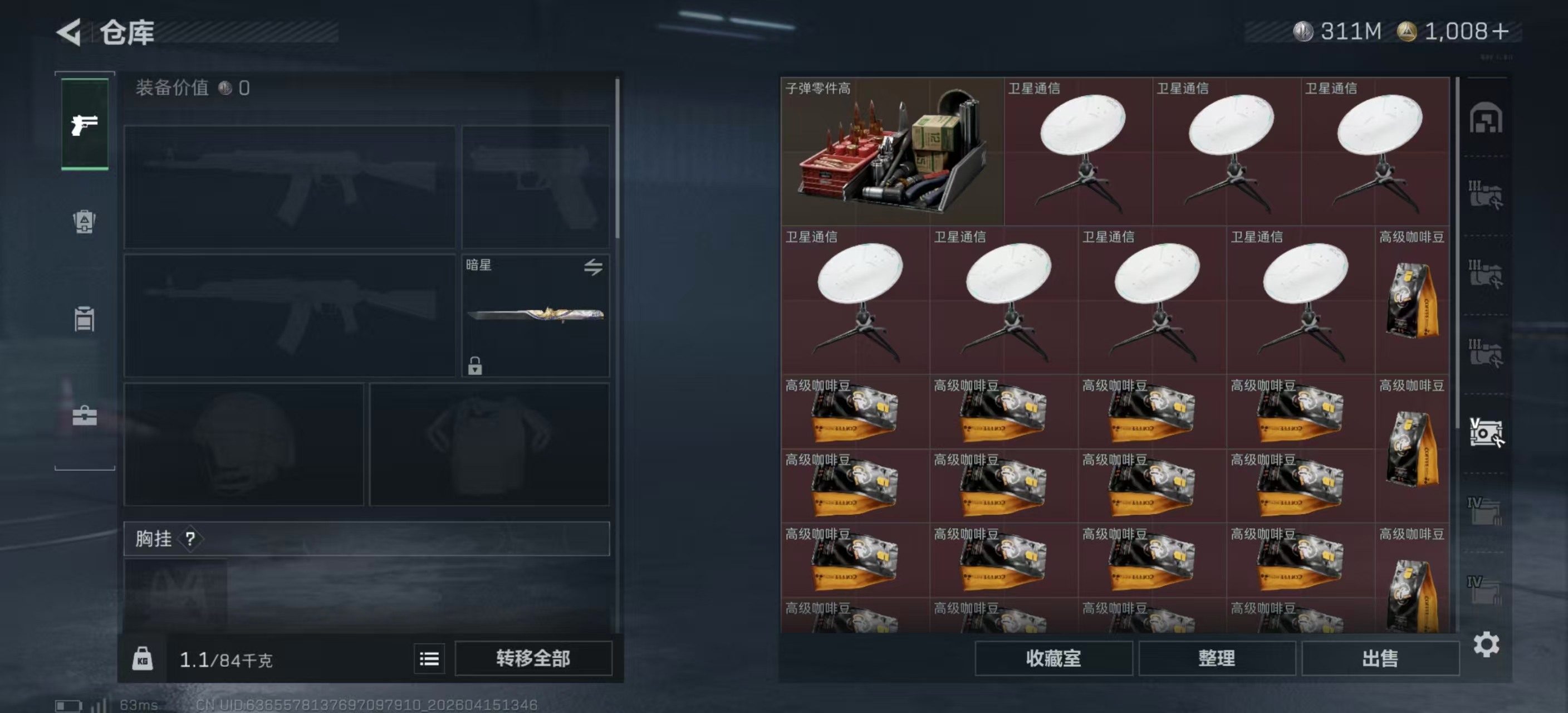
Task: Click the 整理 sort button
Action: pyautogui.click(x=1216, y=658)
